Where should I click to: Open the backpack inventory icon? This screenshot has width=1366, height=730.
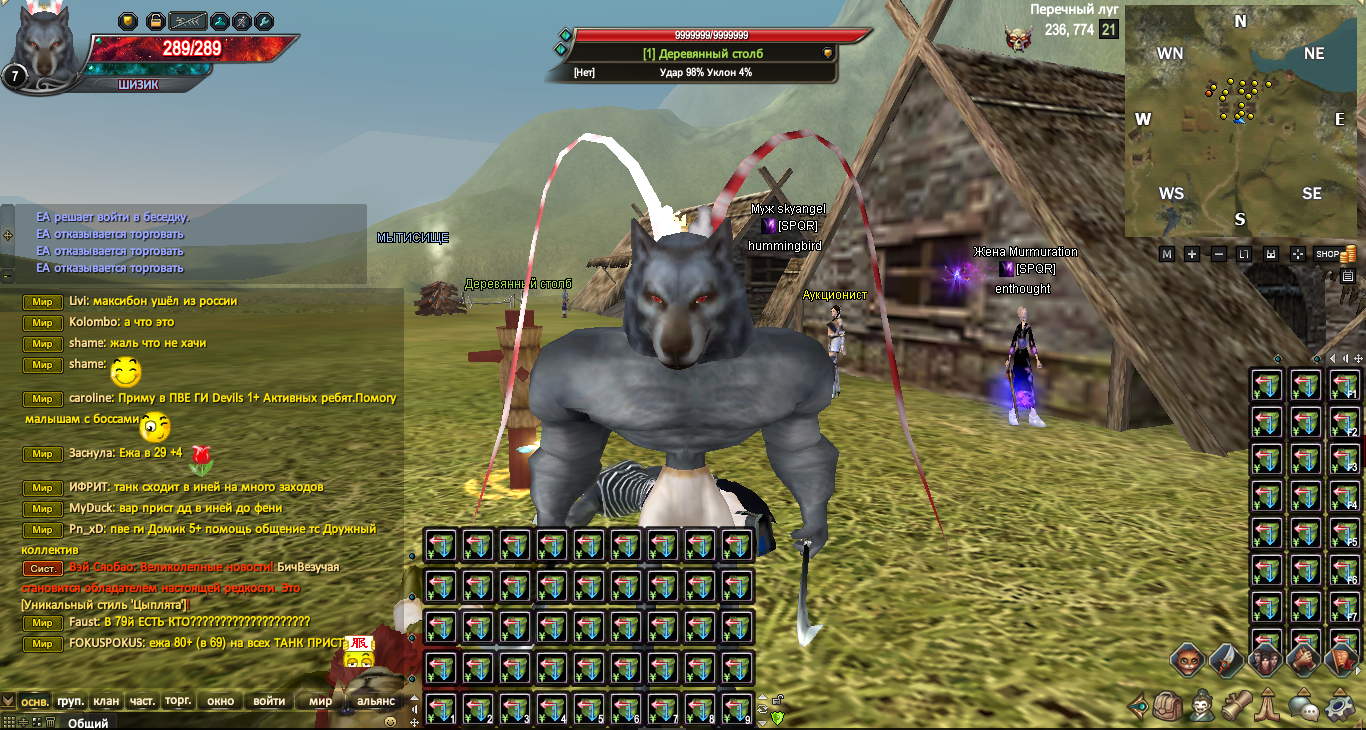1169,707
